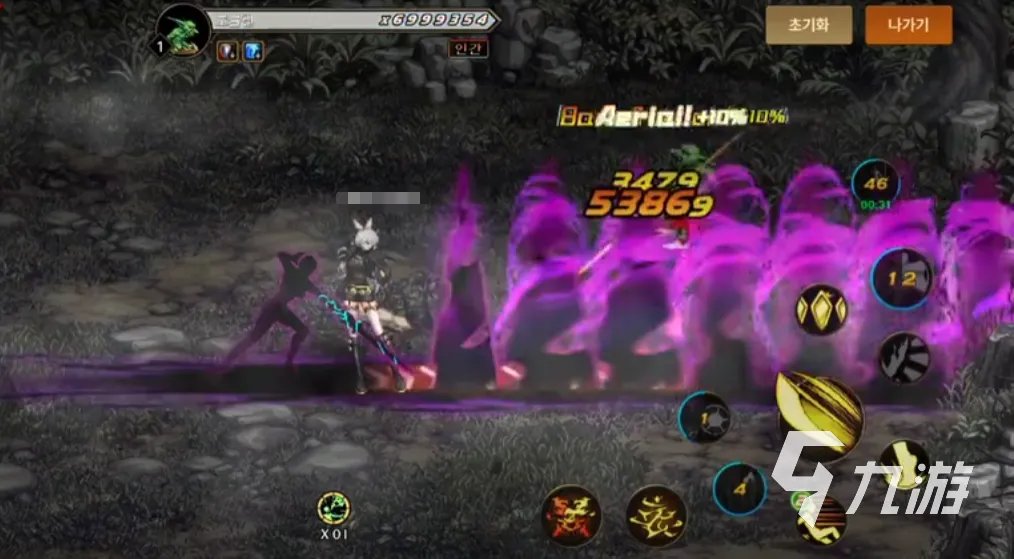This screenshot has width=1014, height=559.
Task: Activate the skill showing 46 cooldown
Action: click(x=875, y=185)
